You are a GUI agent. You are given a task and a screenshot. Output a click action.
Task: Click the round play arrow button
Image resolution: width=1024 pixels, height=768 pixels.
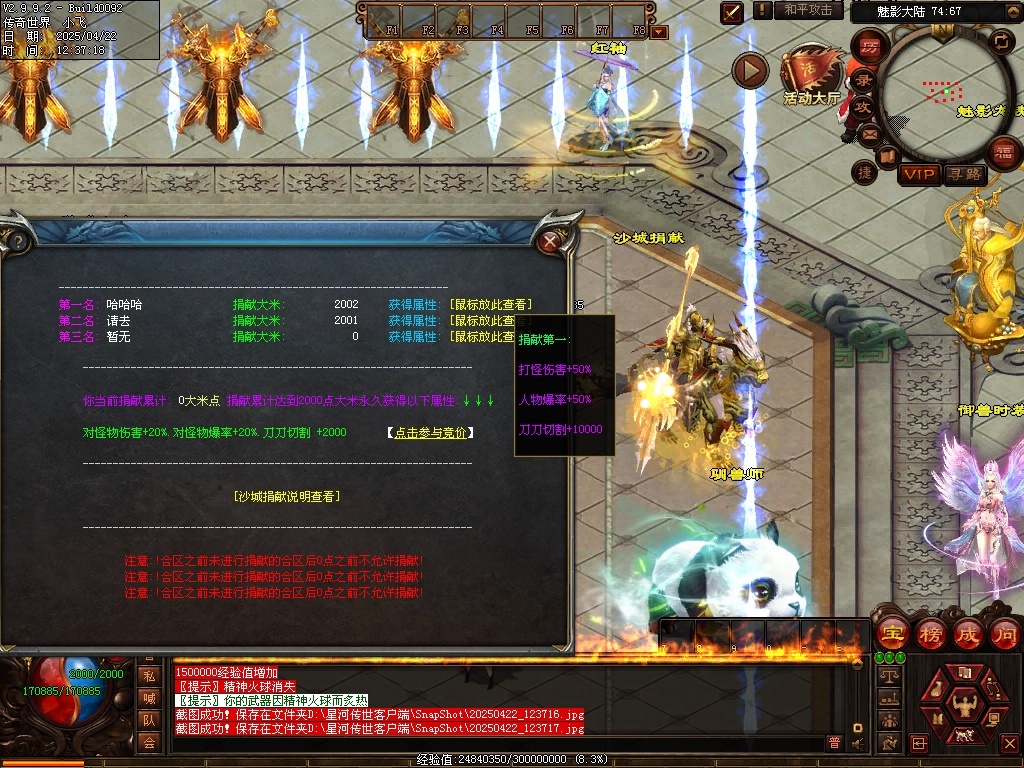click(750, 70)
